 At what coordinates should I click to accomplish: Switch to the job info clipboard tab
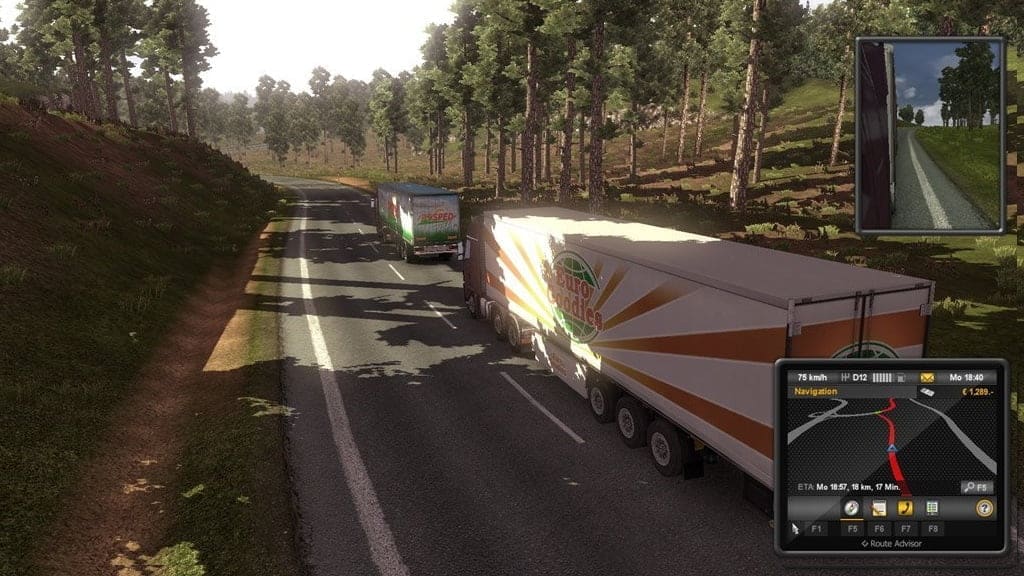click(x=879, y=508)
